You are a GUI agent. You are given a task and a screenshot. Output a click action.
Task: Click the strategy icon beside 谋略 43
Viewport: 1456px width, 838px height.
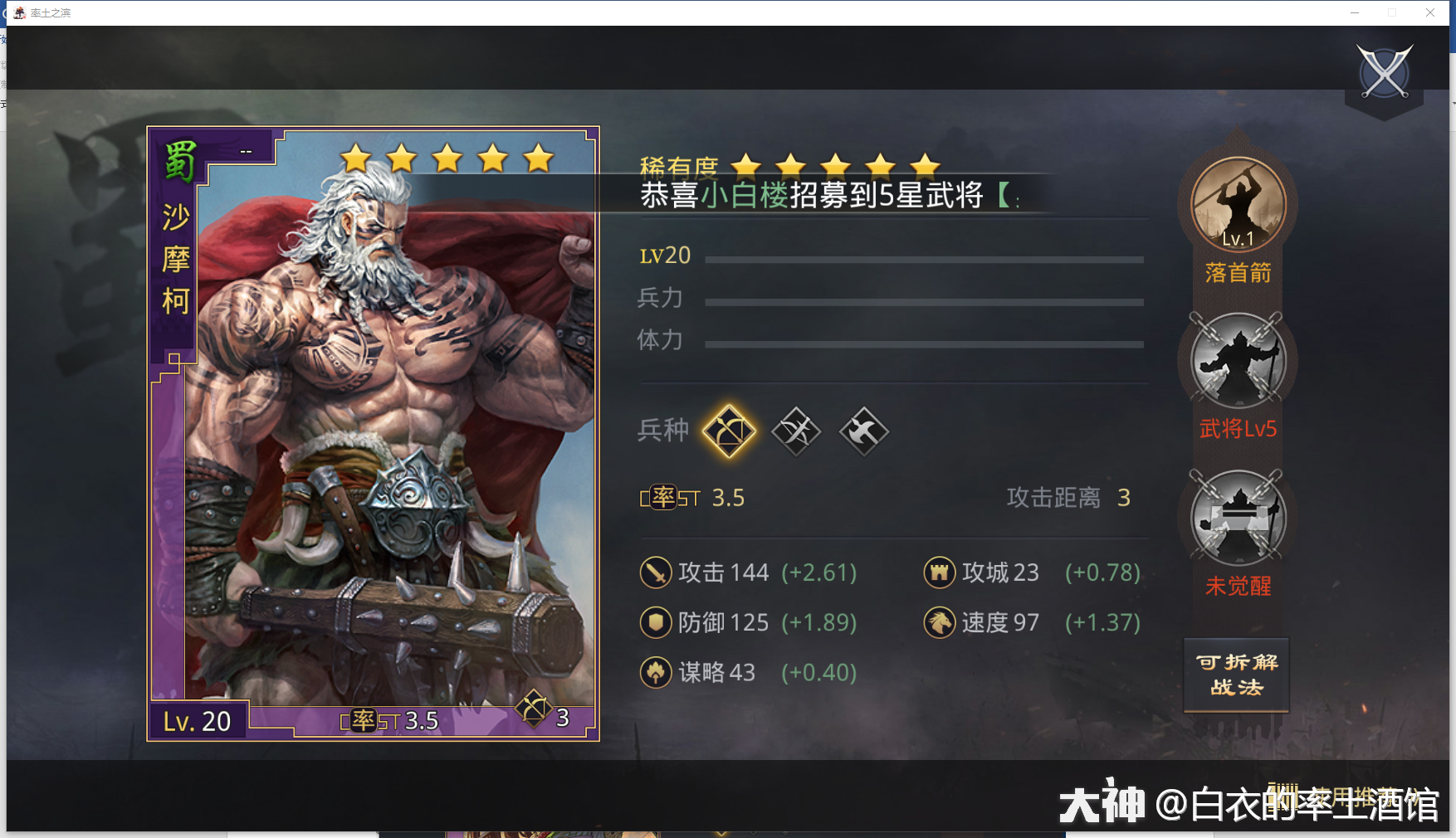coord(656,672)
